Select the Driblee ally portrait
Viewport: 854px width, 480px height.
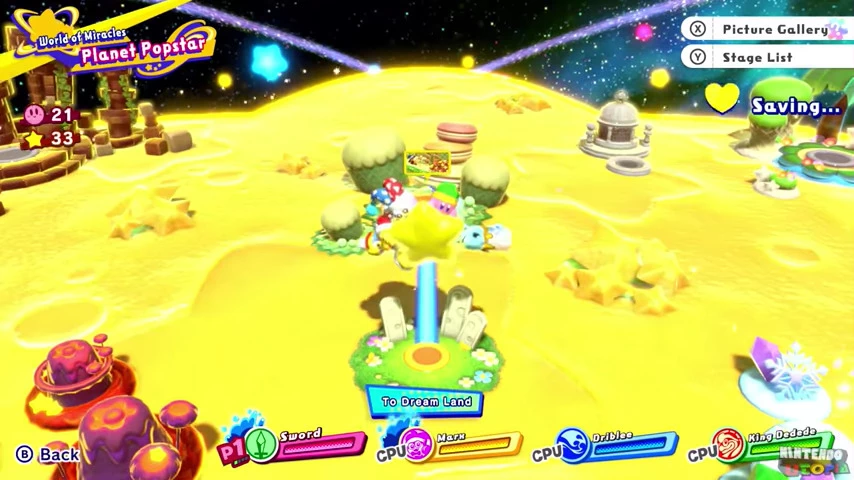pos(574,446)
